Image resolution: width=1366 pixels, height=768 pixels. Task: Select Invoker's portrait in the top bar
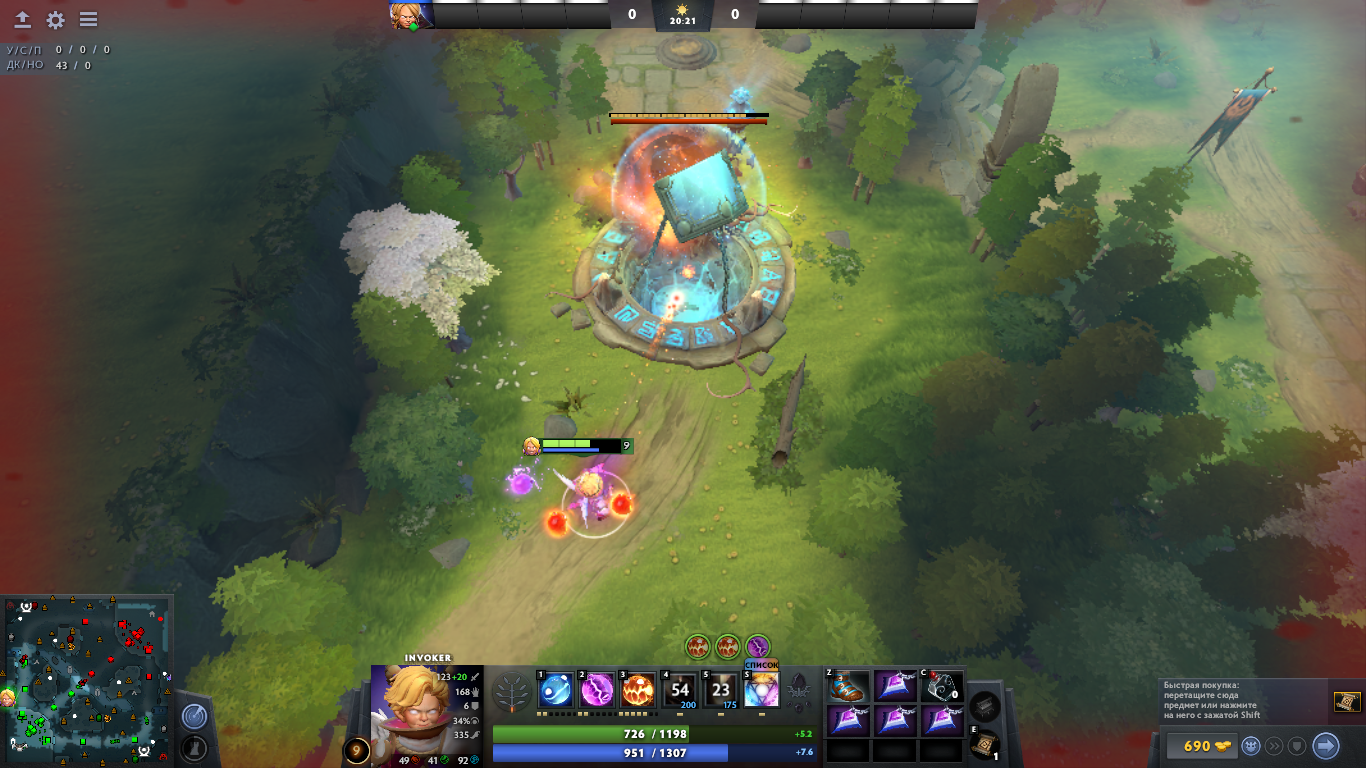[x=411, y=15]
